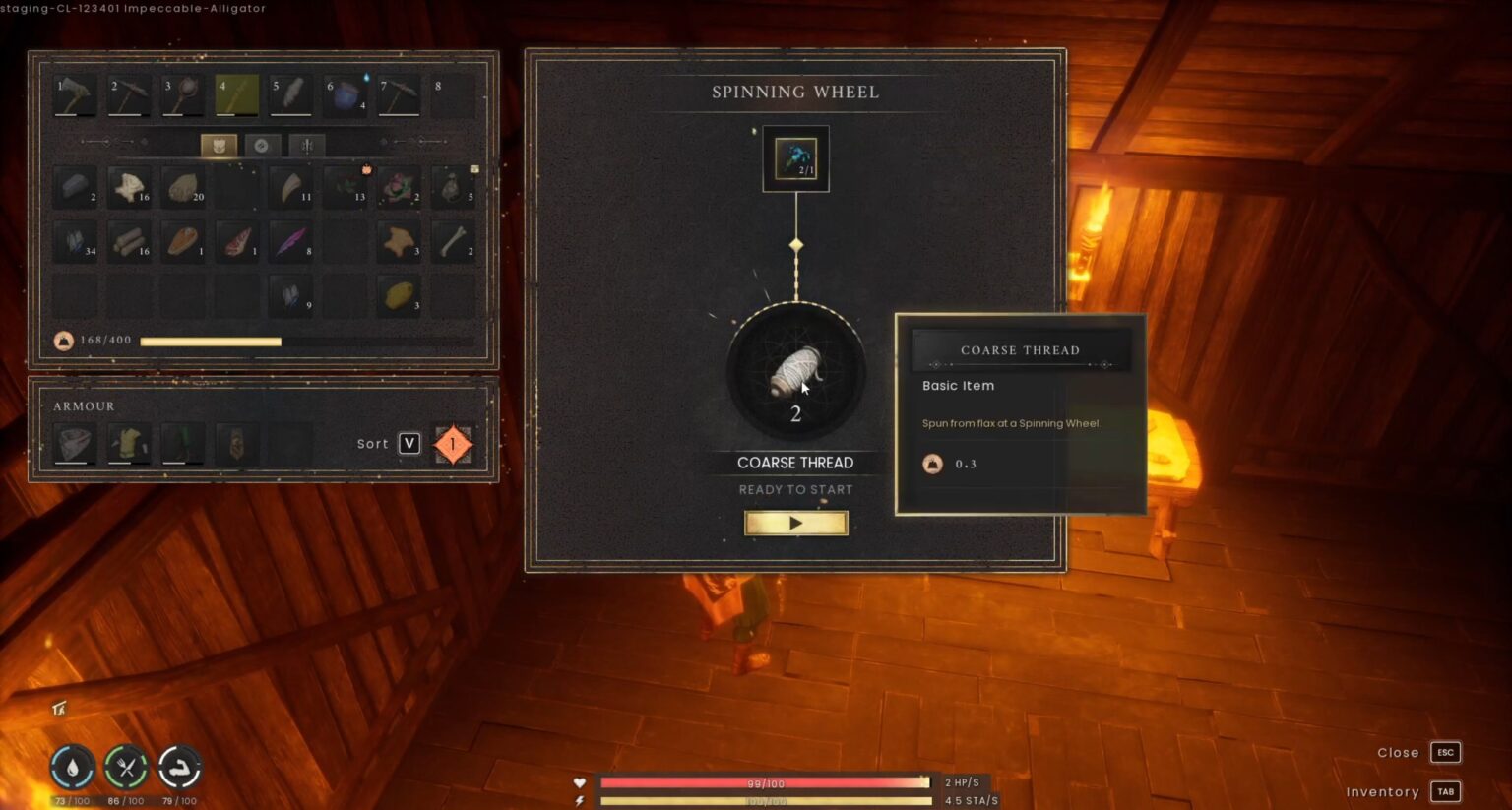Image resolution: width=1512 pixels, height=810 pixels.
Task: Click the orange diamond notification badge
Action: (x=453, y=444)
